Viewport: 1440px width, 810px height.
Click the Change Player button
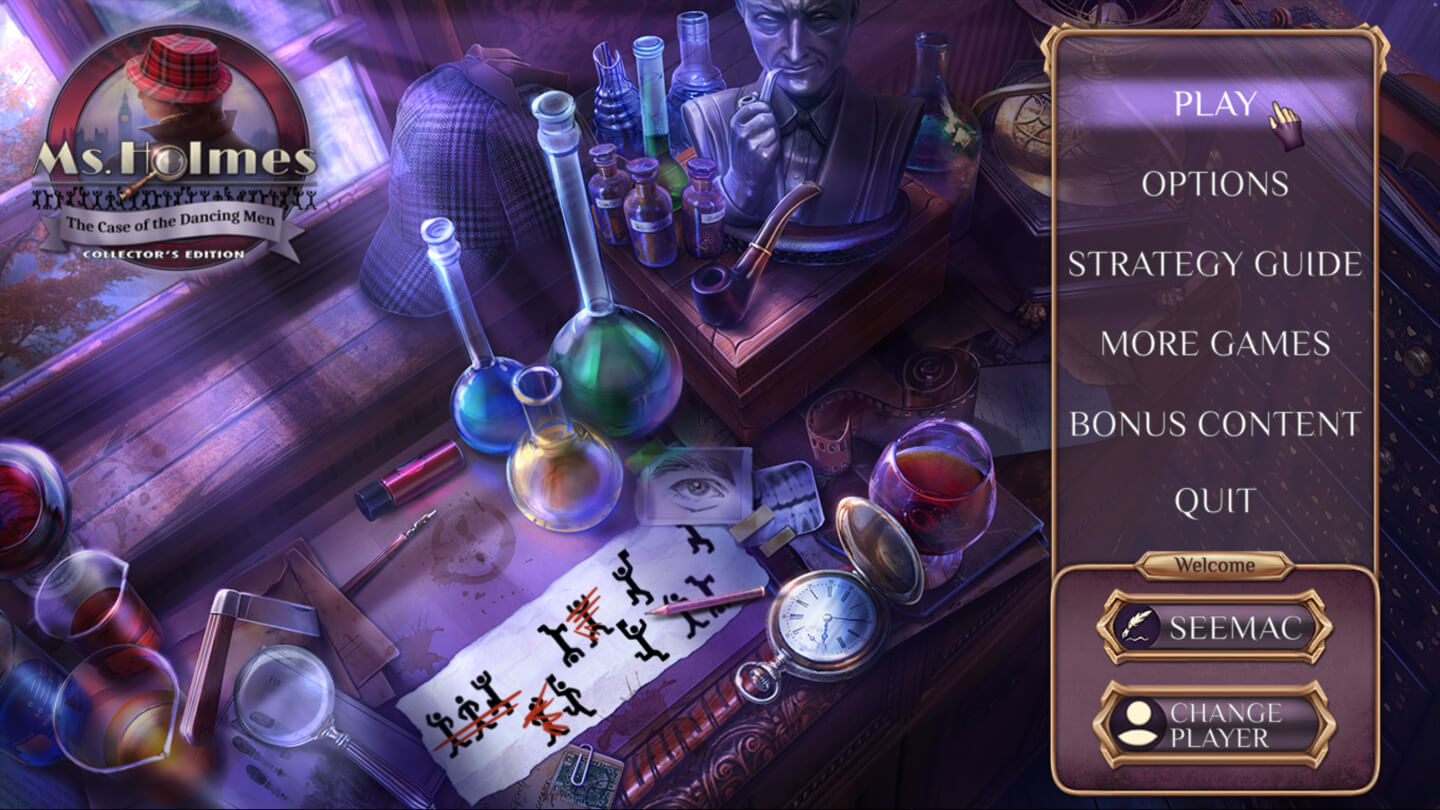1215,725
